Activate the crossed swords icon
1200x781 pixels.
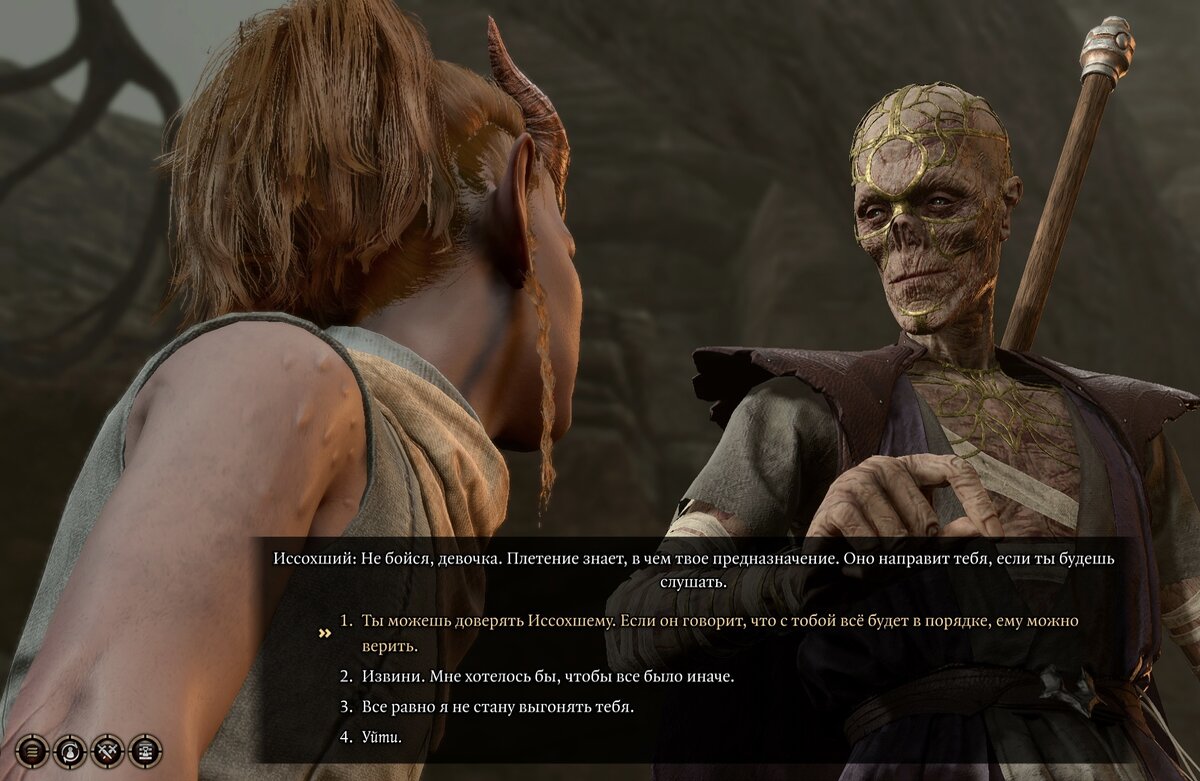coord(108,749)
